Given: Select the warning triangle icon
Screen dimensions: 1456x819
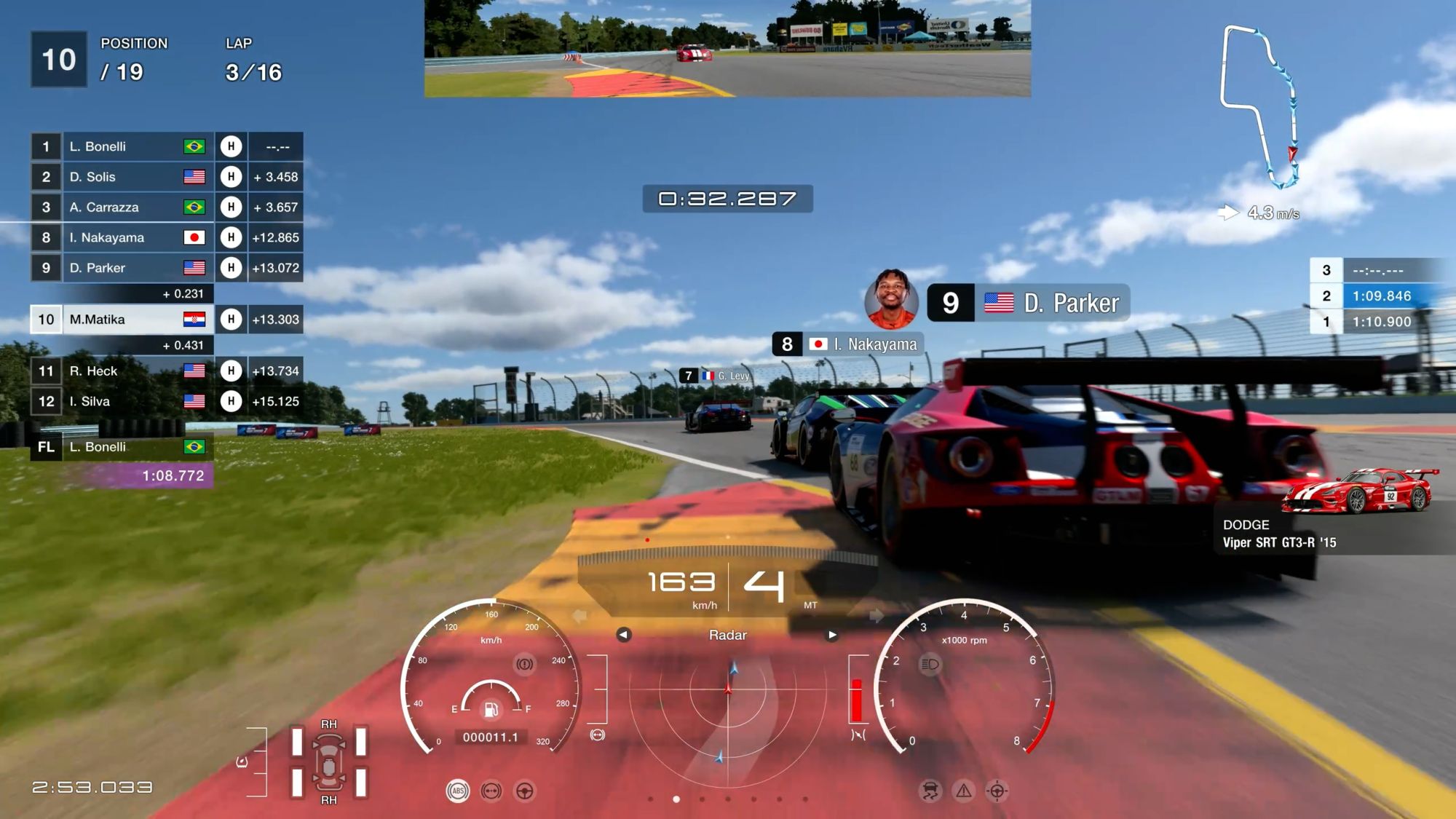Looking at the screenshot, I should pyautogui.click(x=964, y=791).
